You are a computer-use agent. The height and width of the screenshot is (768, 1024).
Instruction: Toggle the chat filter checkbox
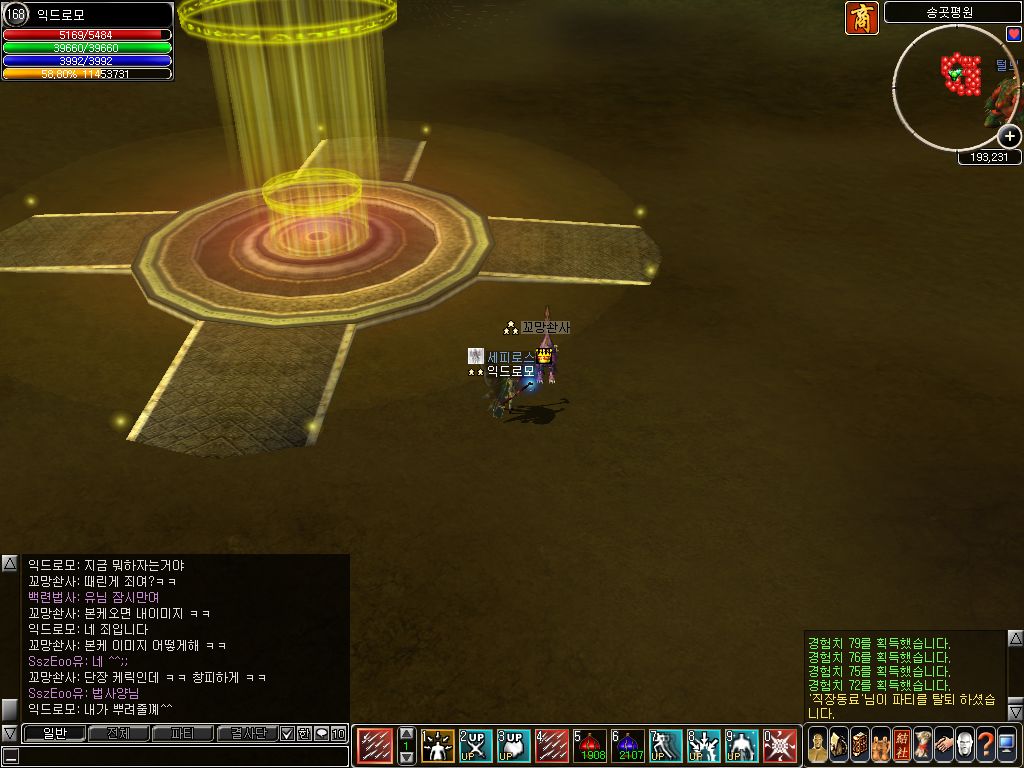(x=287, y=733)
